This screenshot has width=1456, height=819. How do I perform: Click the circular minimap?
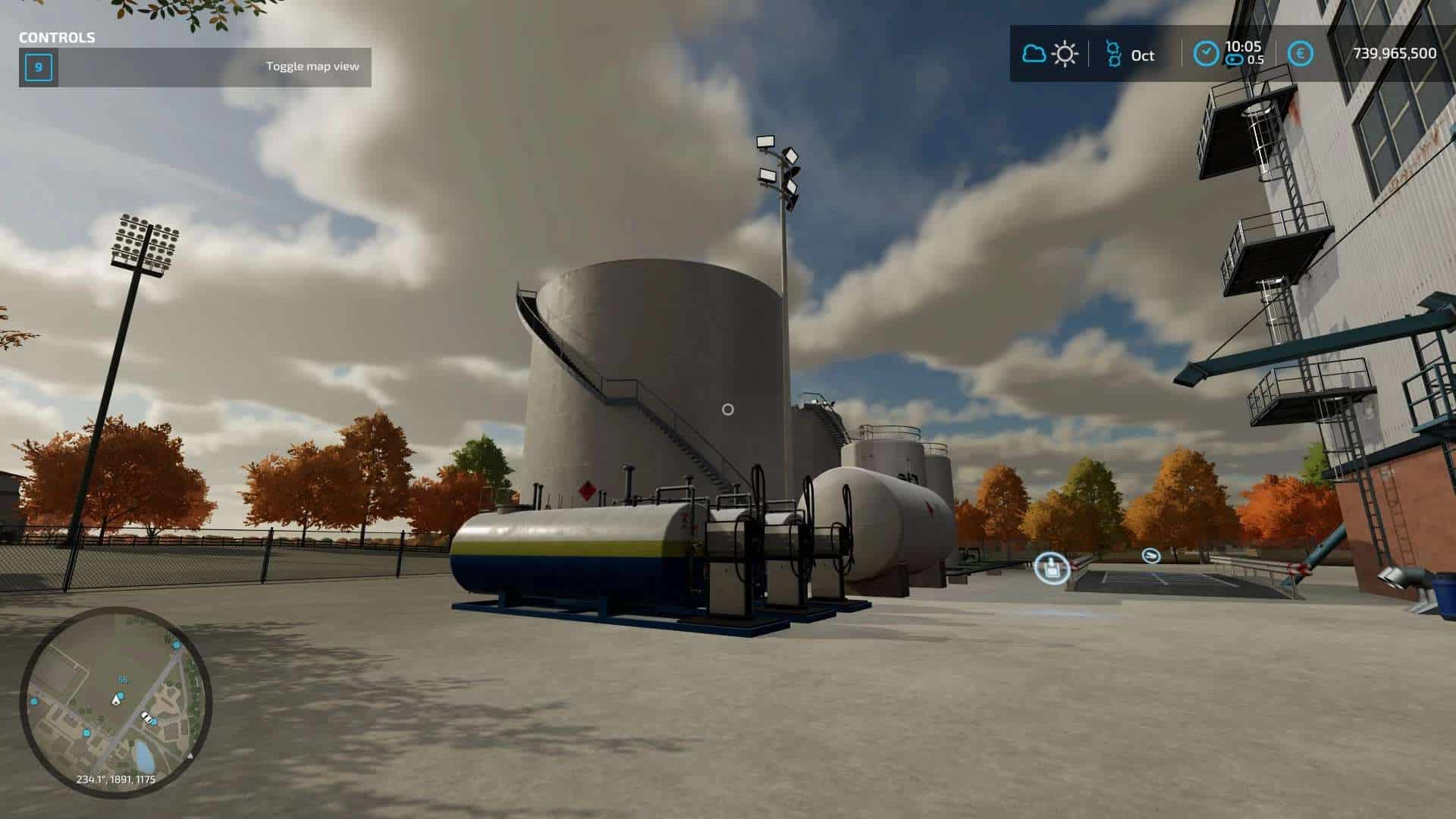(115, 702)
